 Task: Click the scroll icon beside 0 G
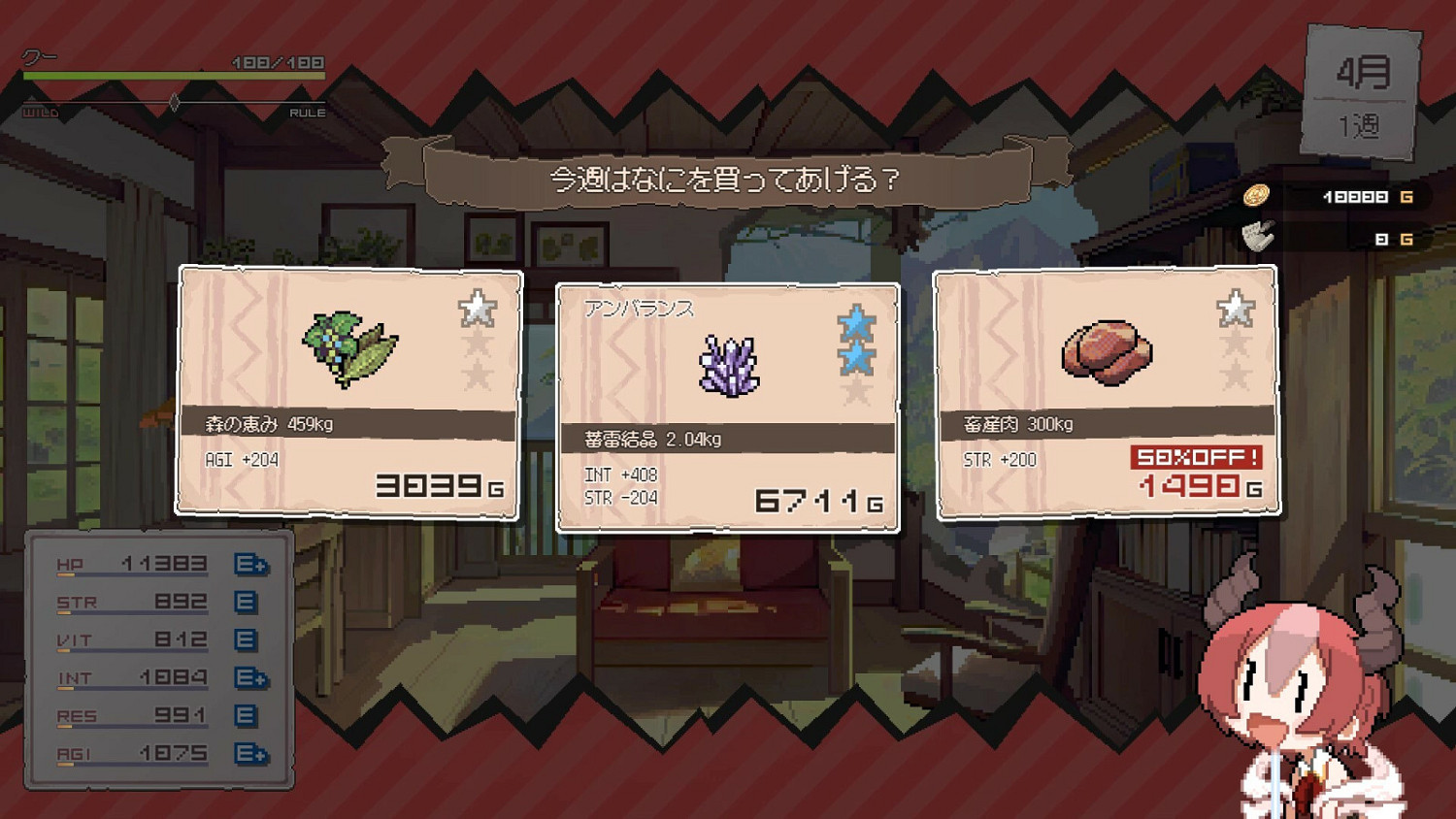click(1257, 236)
